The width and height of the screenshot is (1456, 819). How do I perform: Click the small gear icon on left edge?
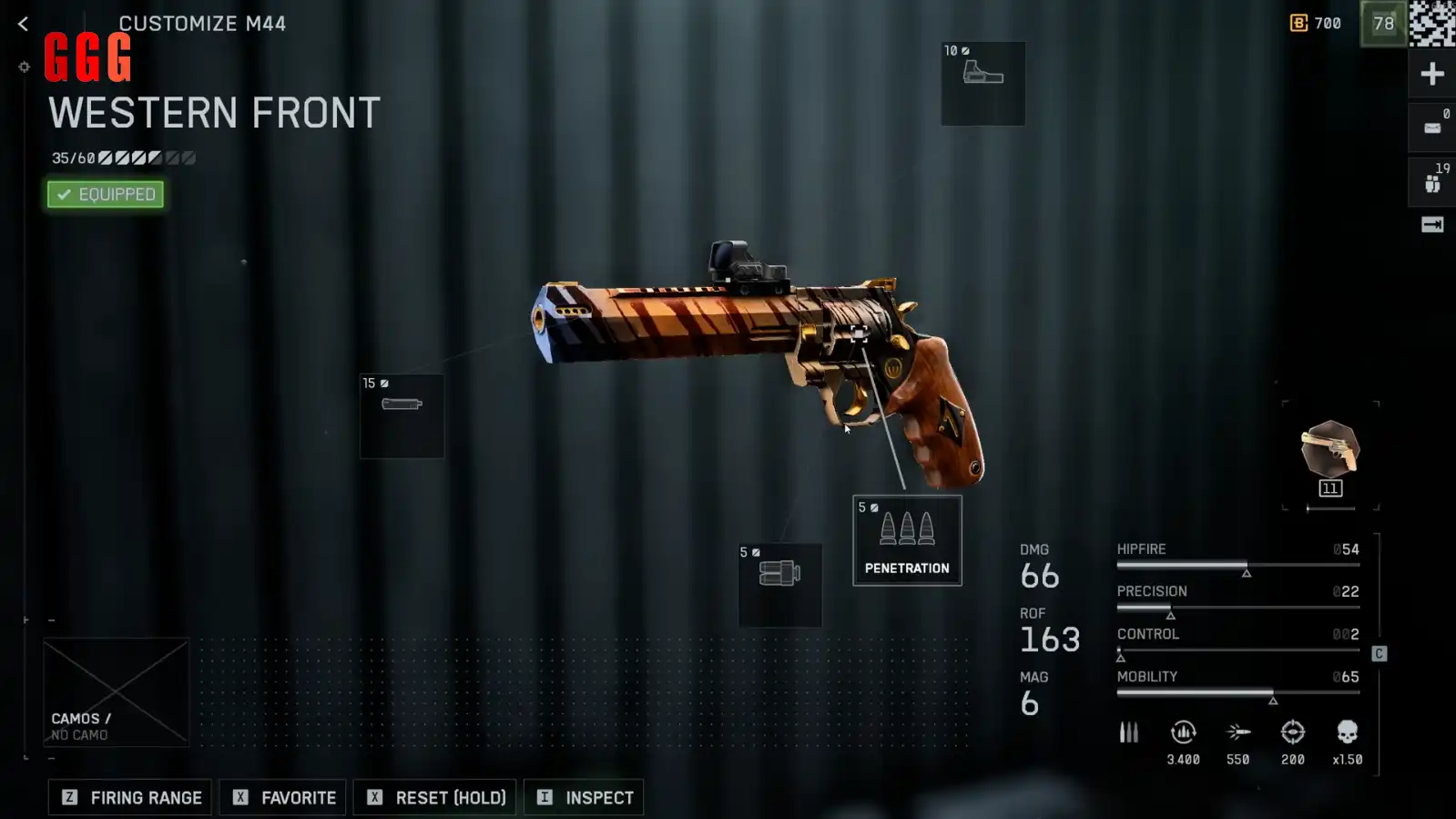pos(25,67)
